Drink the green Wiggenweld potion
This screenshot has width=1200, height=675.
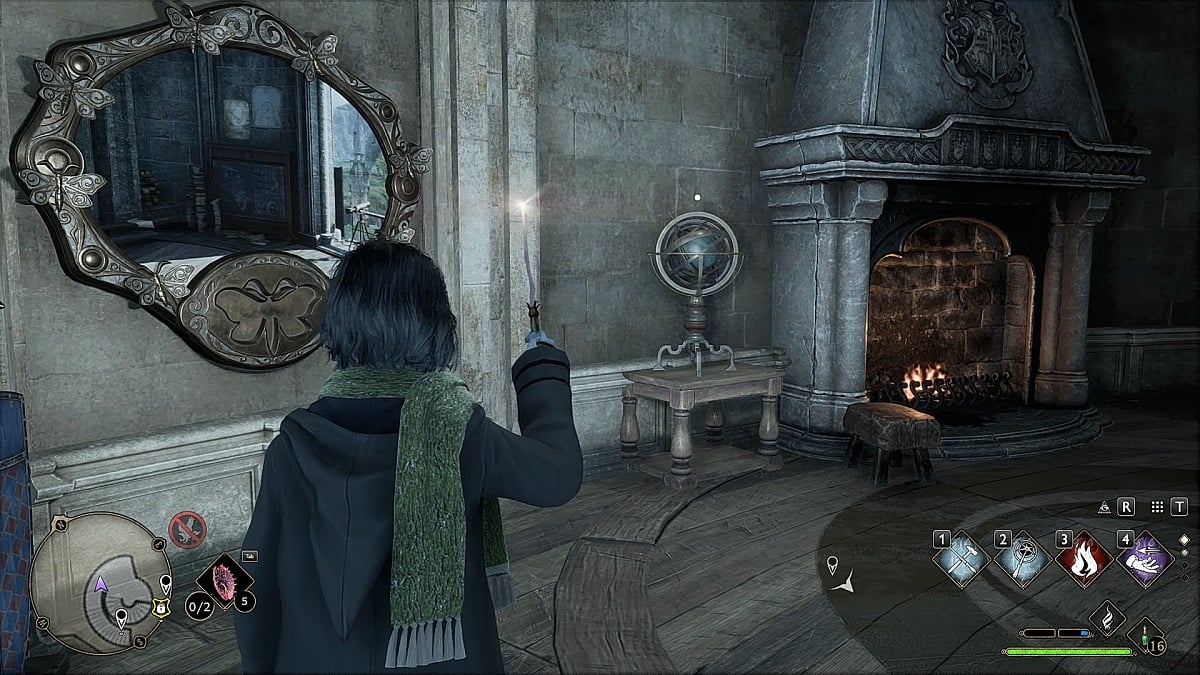[x=1144, y=636]
